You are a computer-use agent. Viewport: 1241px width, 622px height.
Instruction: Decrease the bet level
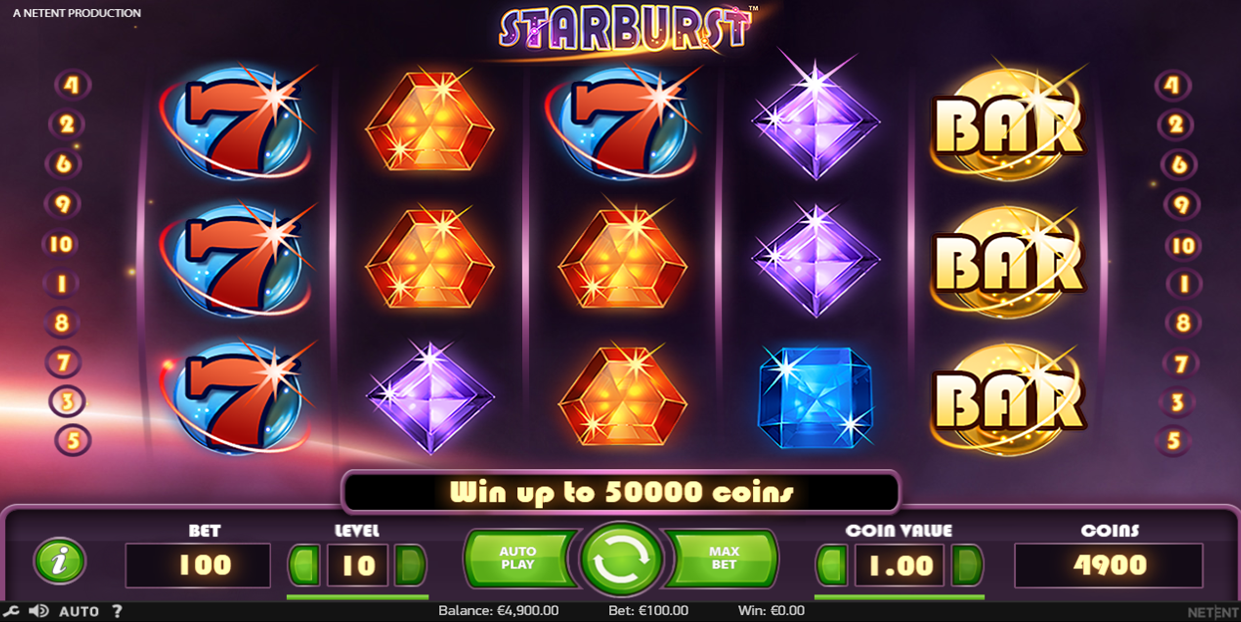304,565
